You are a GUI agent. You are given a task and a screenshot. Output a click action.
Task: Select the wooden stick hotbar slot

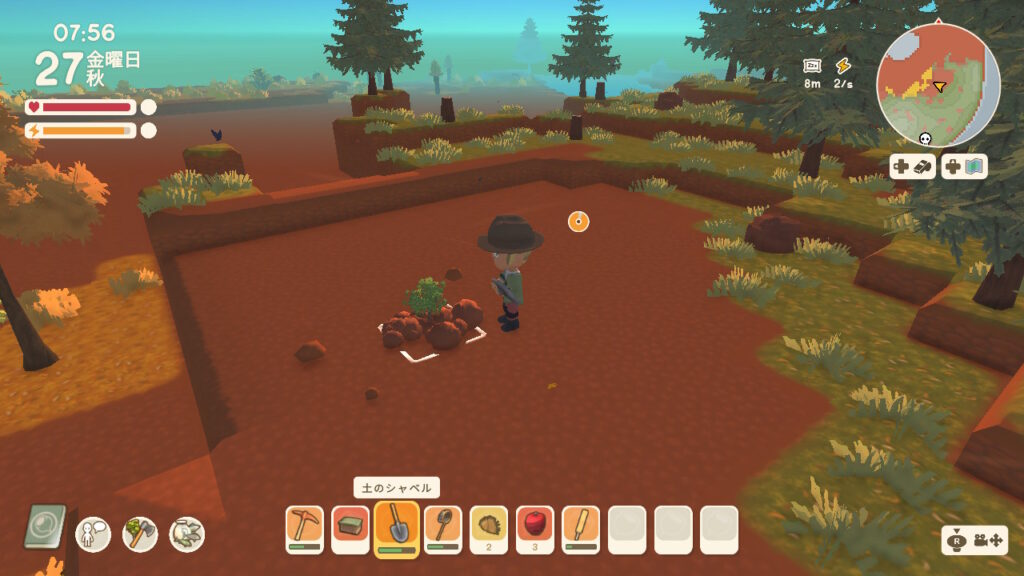[581, 528]
